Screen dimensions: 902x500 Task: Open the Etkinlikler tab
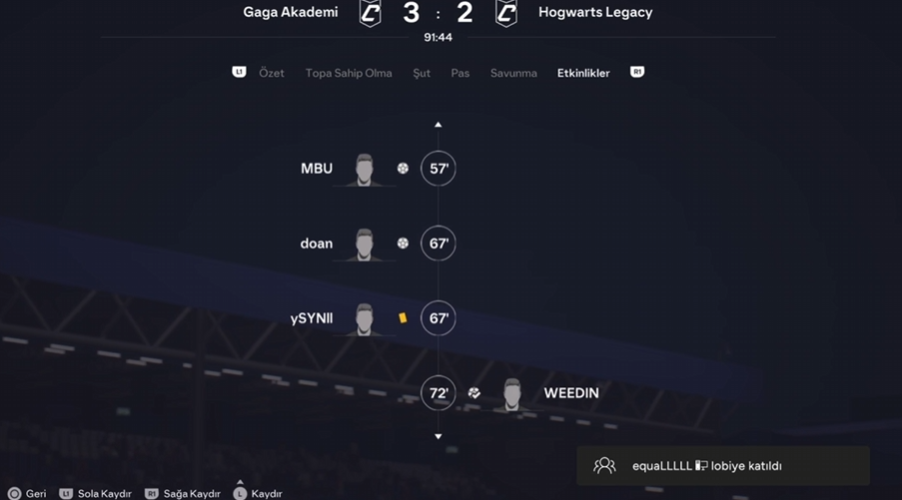pos(583,73)
